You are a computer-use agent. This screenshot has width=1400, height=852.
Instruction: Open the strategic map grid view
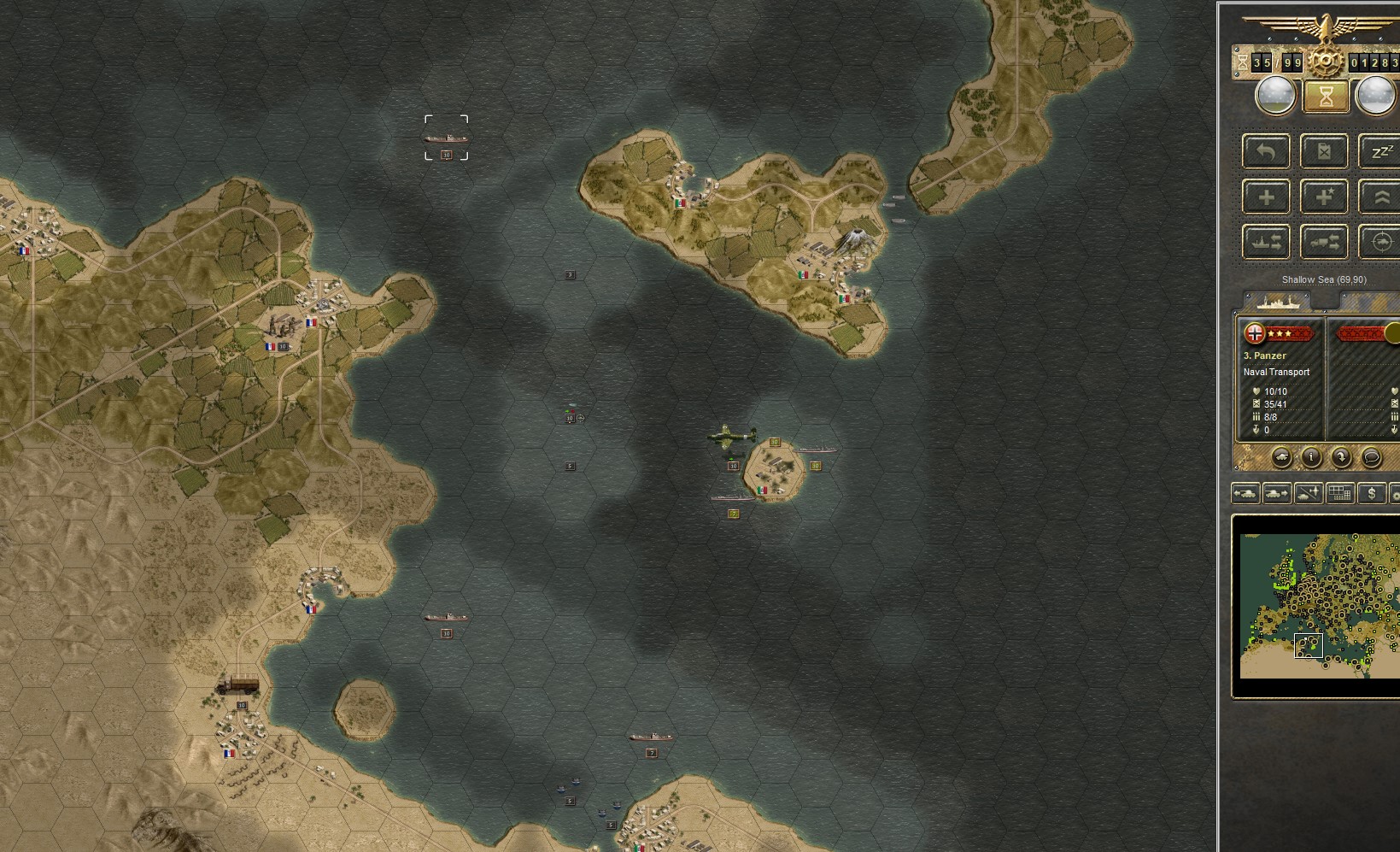coord(1340,493)
